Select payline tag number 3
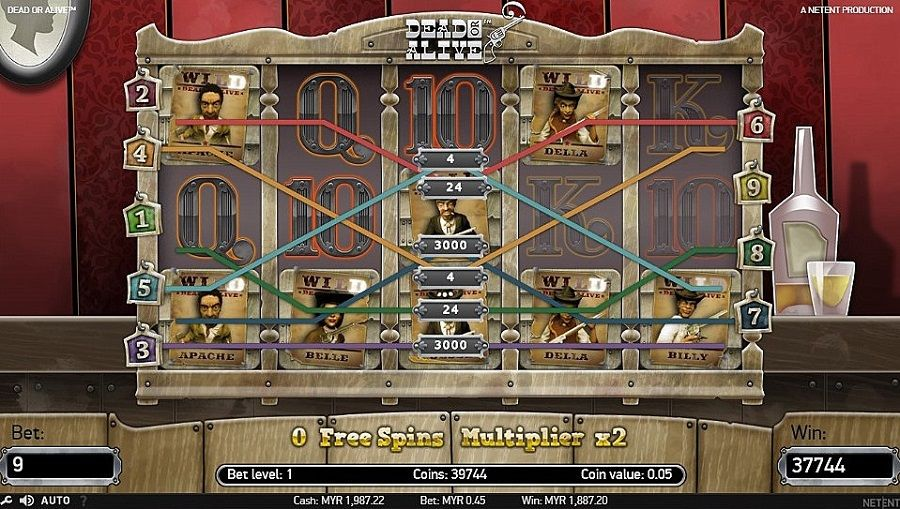Viewport: 900px width, 509px height. pos(141,348)
